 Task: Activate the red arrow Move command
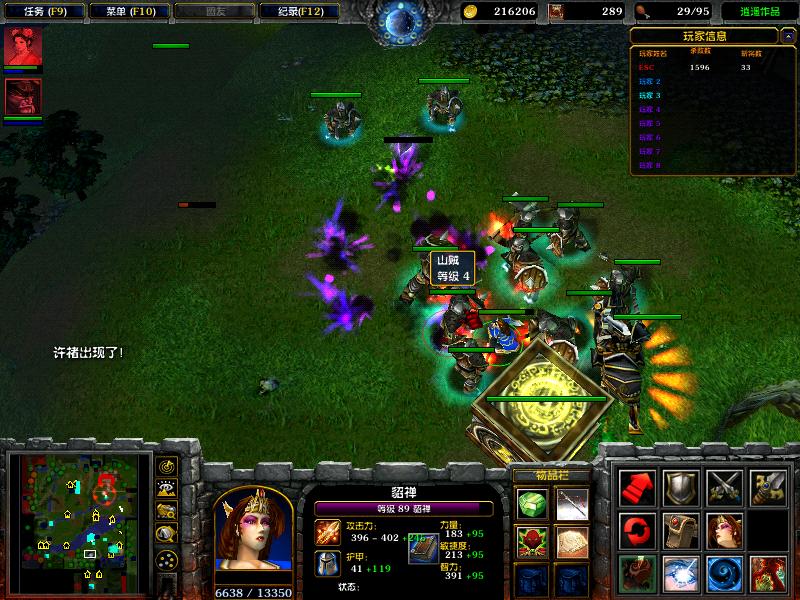tap(637, 487)
